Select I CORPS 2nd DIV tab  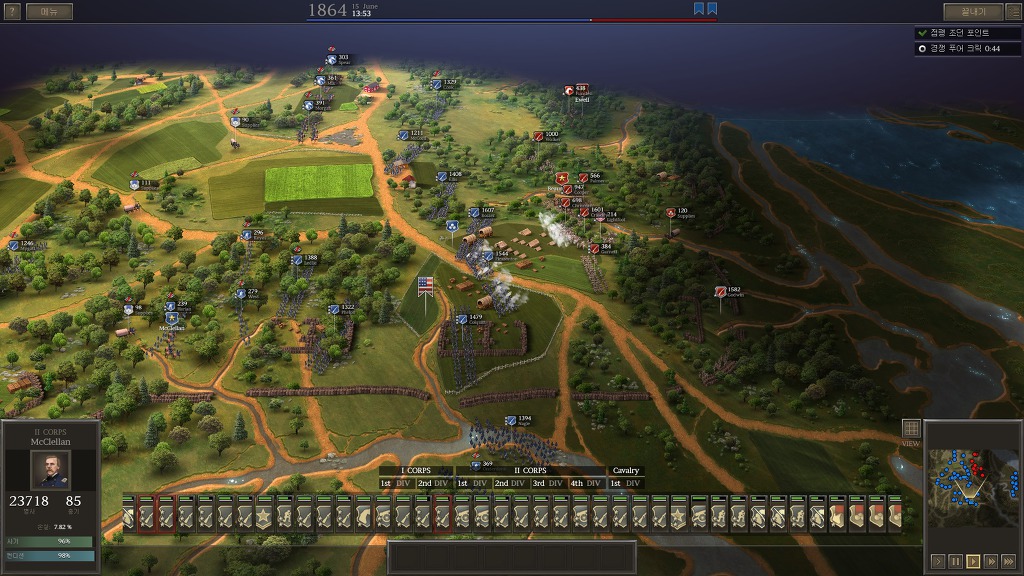[435, 483]
